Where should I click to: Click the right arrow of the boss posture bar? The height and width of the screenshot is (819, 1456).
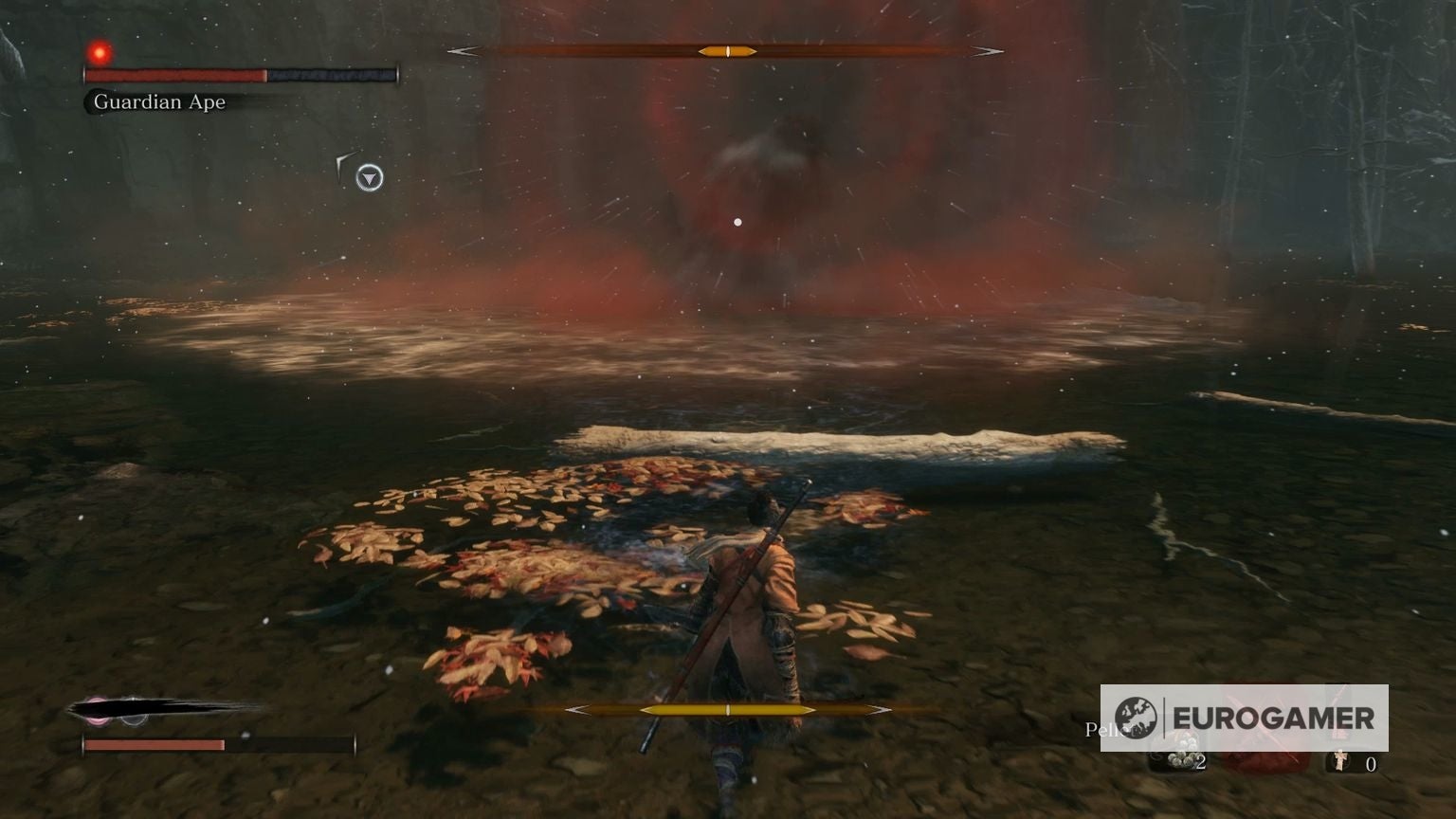tap(988, 51)
